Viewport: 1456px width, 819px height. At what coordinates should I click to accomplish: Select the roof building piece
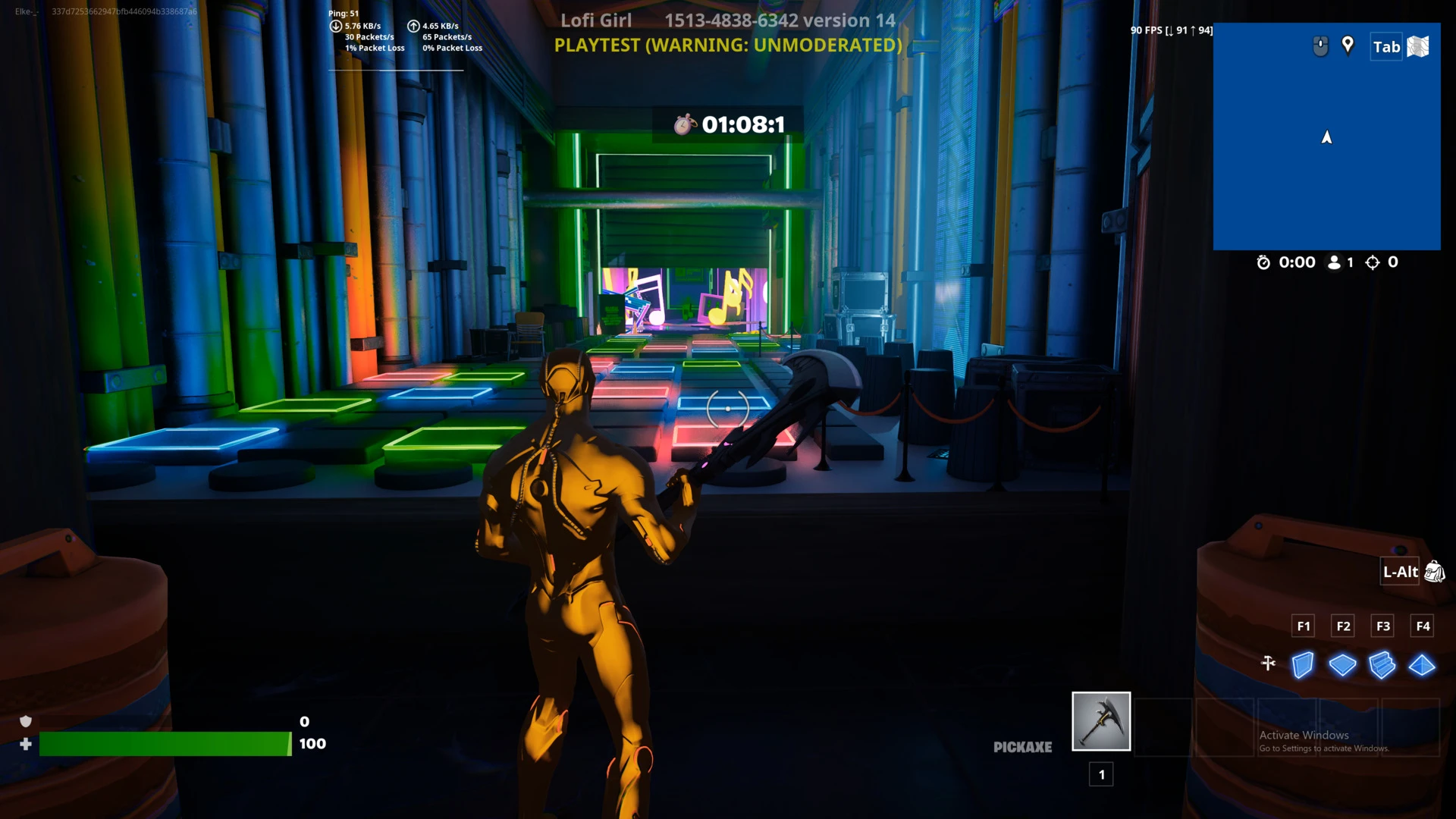(x=1422, y=665)
